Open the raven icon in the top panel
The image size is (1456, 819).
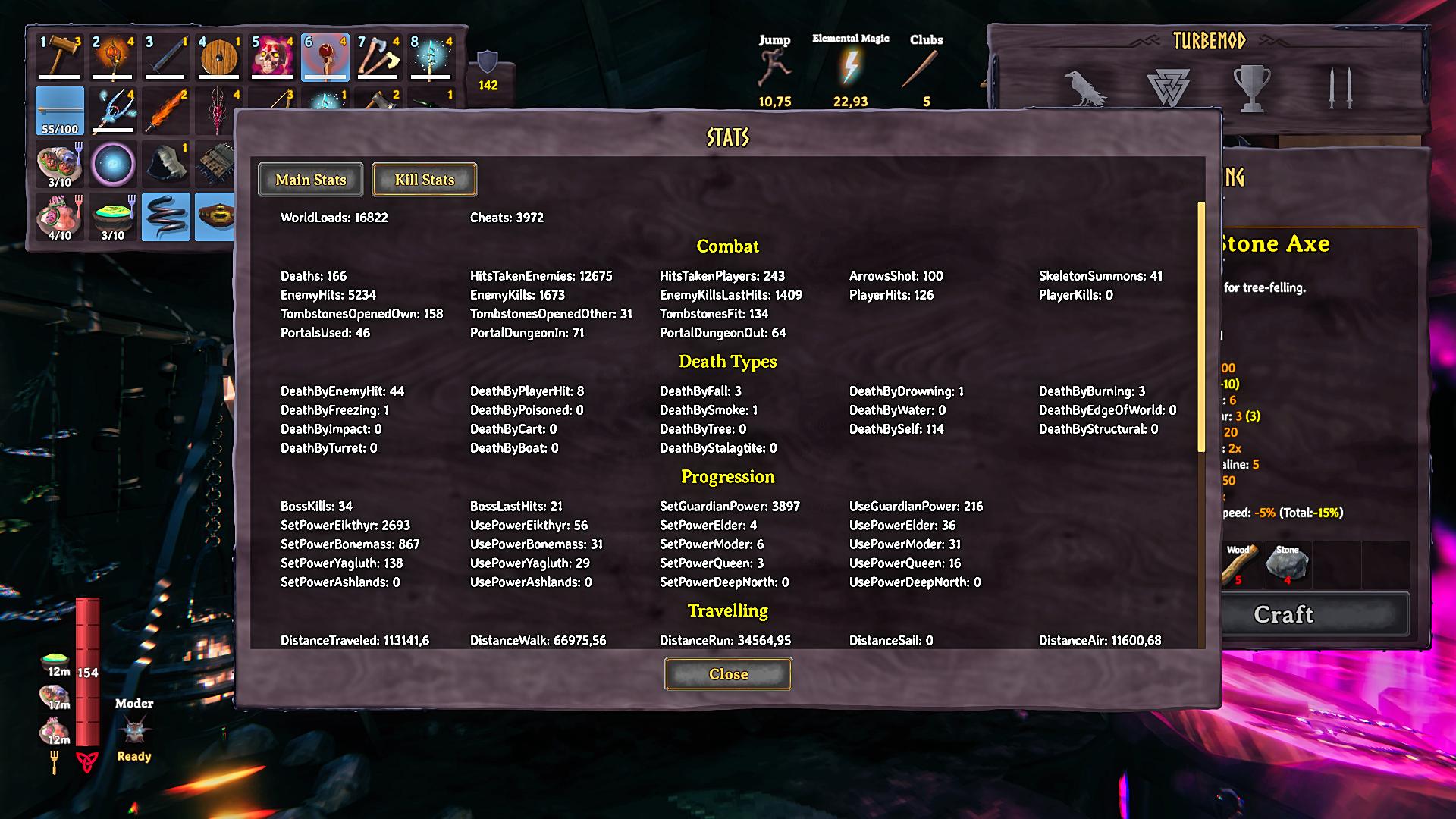click(x=1084, y=88)
